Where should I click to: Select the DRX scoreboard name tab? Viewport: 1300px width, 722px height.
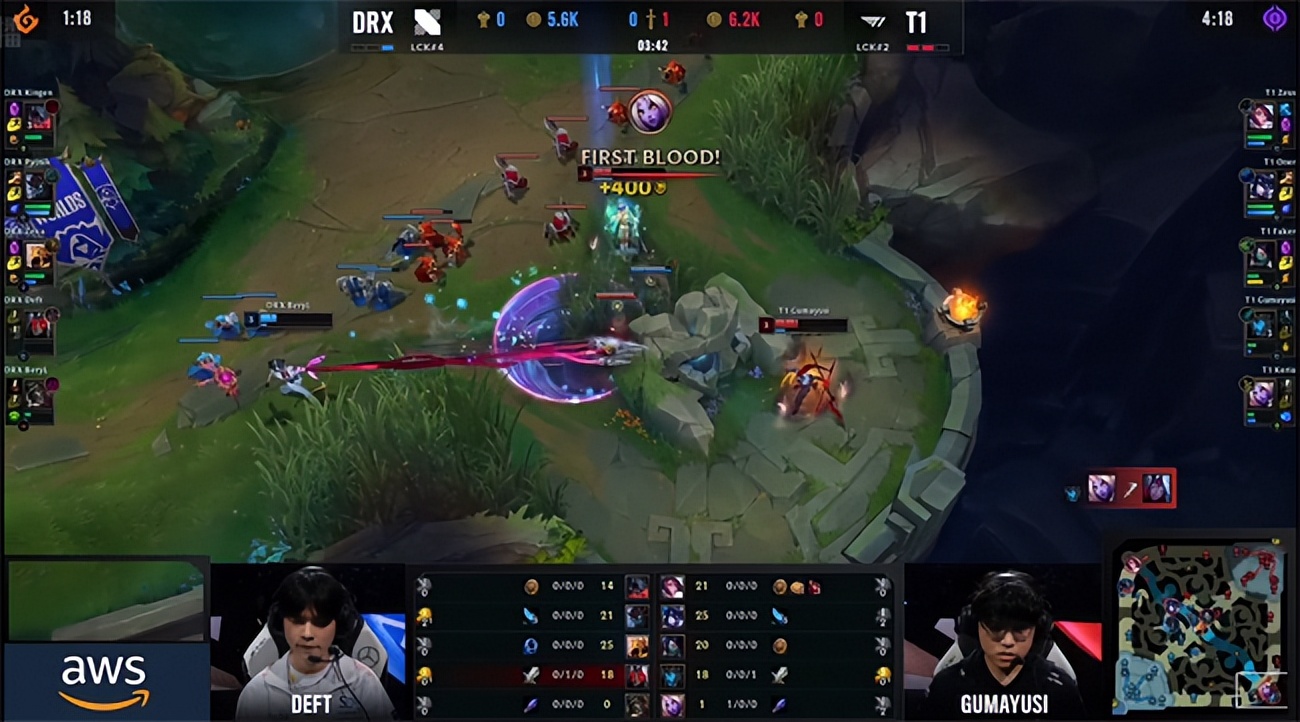[x=372, y=23]
